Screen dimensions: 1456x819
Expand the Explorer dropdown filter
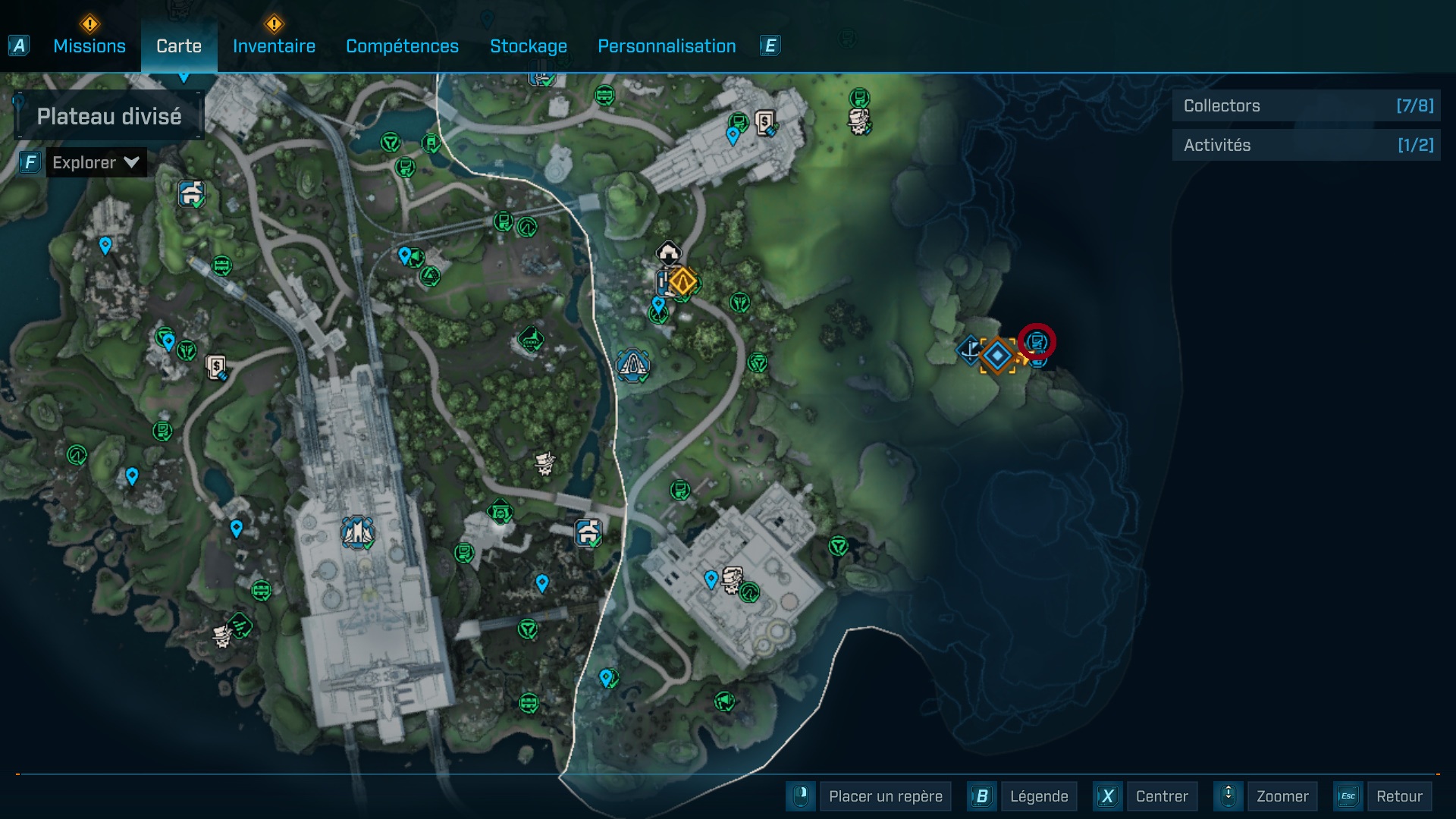point(96,162)
